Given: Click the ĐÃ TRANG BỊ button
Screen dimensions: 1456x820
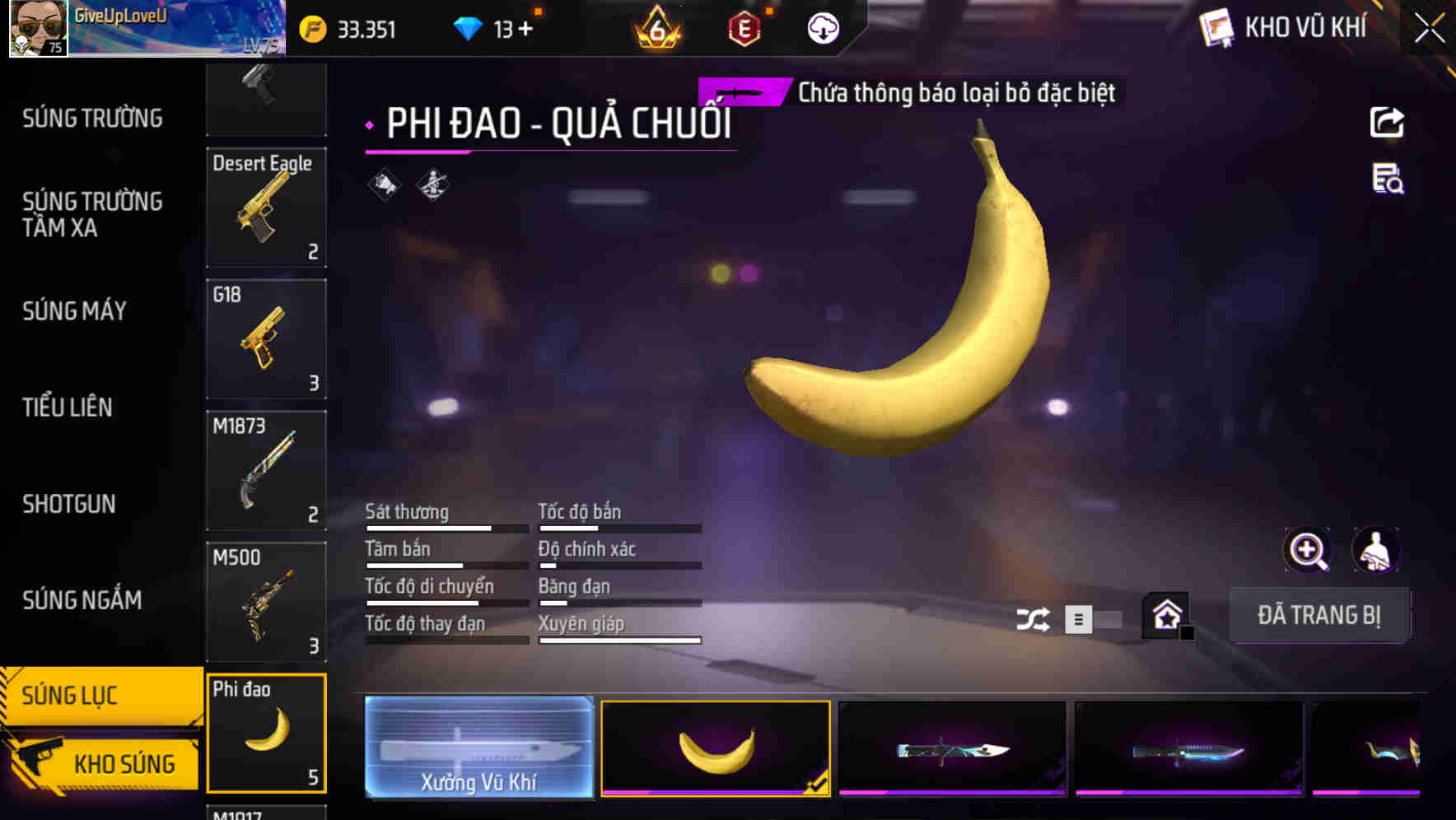Looking at the screenshot, I should (x=1319, y=615).
